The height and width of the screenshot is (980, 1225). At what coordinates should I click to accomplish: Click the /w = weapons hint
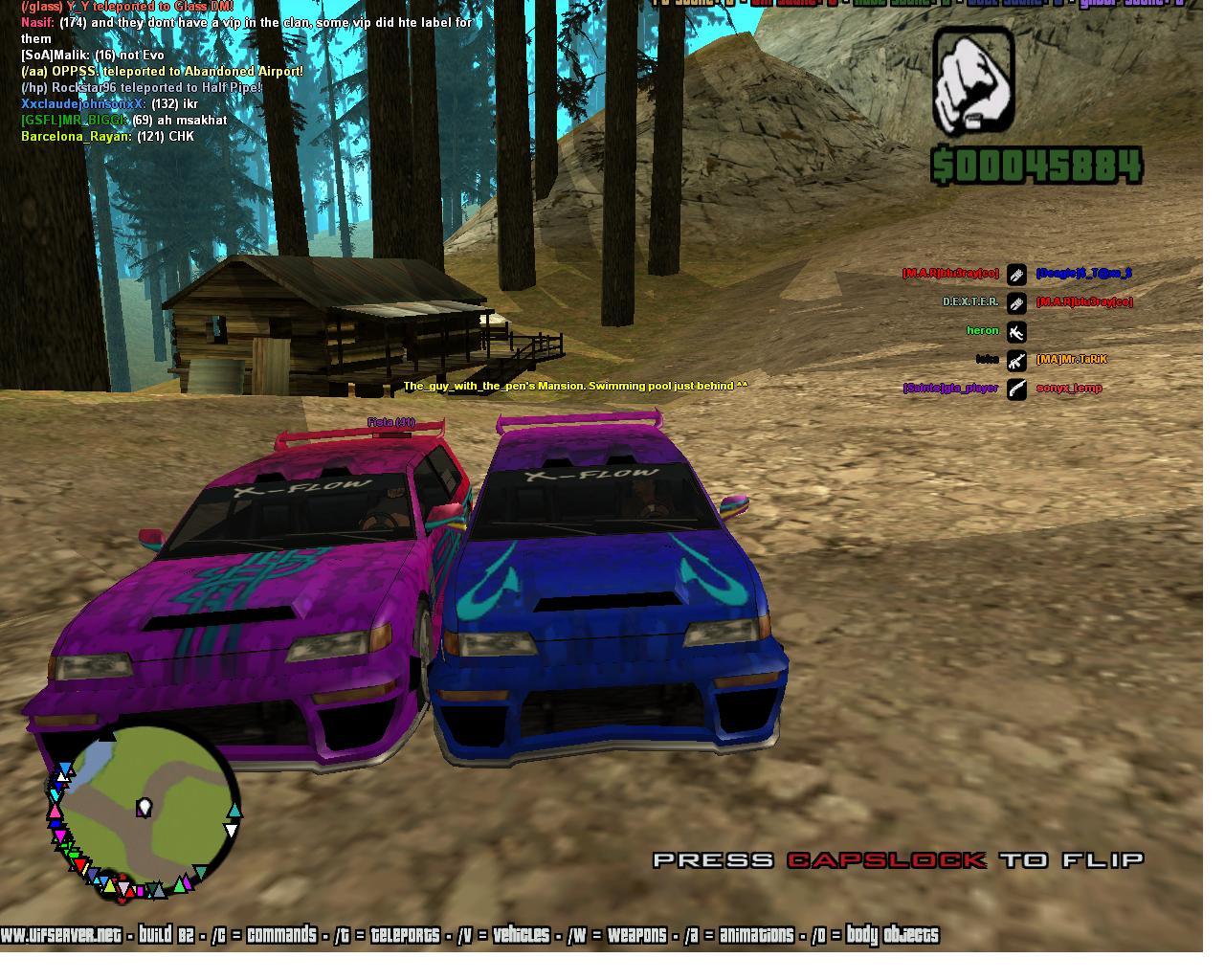click(617, 935)
